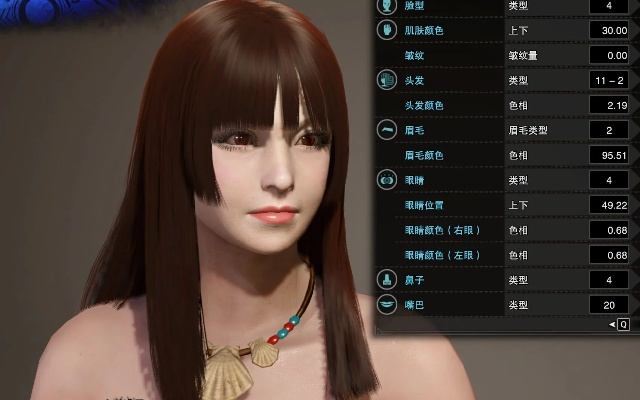Select the 嘴巴 mouth type row

click(416, 304)
